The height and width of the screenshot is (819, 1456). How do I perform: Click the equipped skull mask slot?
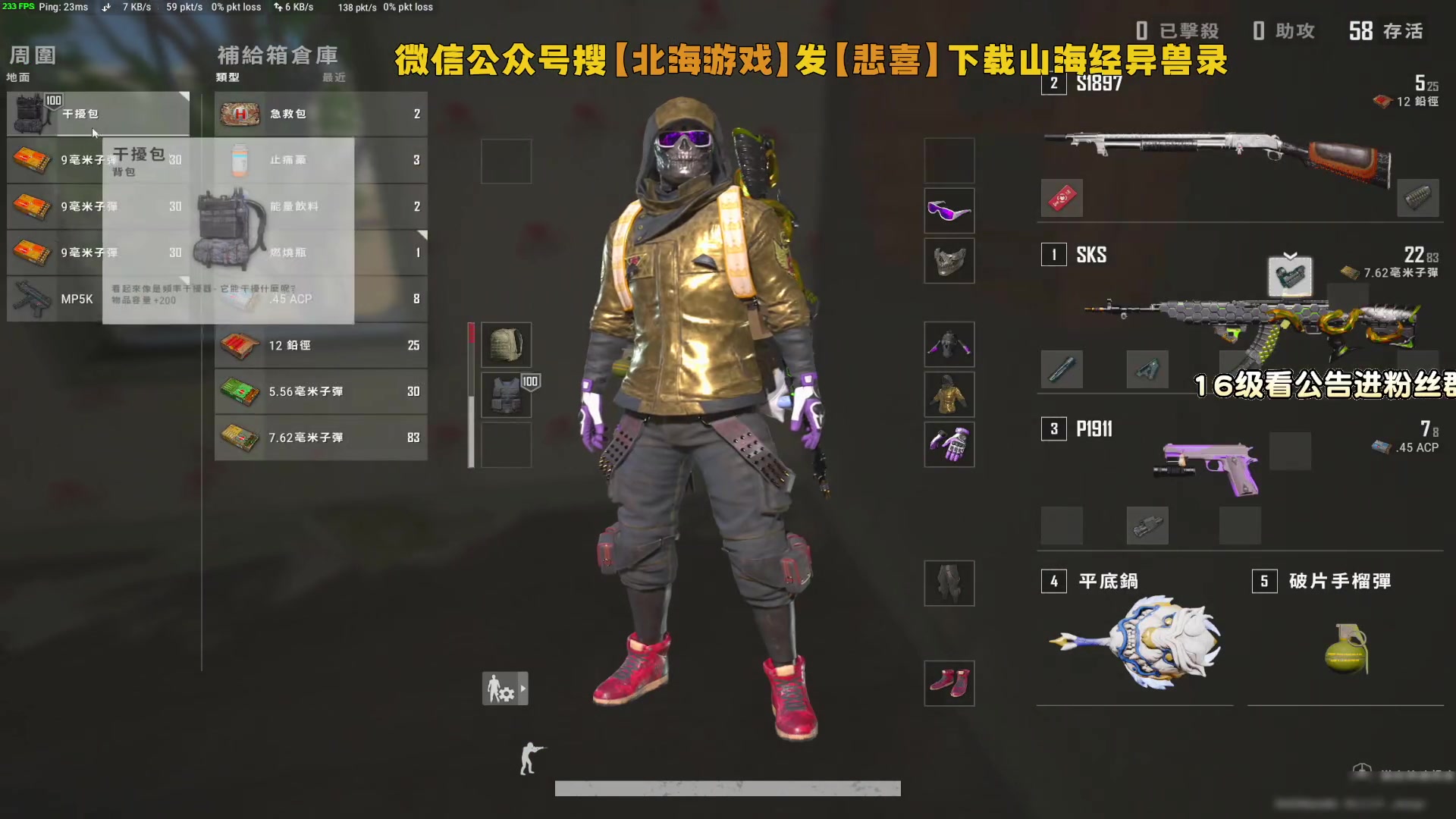click(x=949, y=261)
